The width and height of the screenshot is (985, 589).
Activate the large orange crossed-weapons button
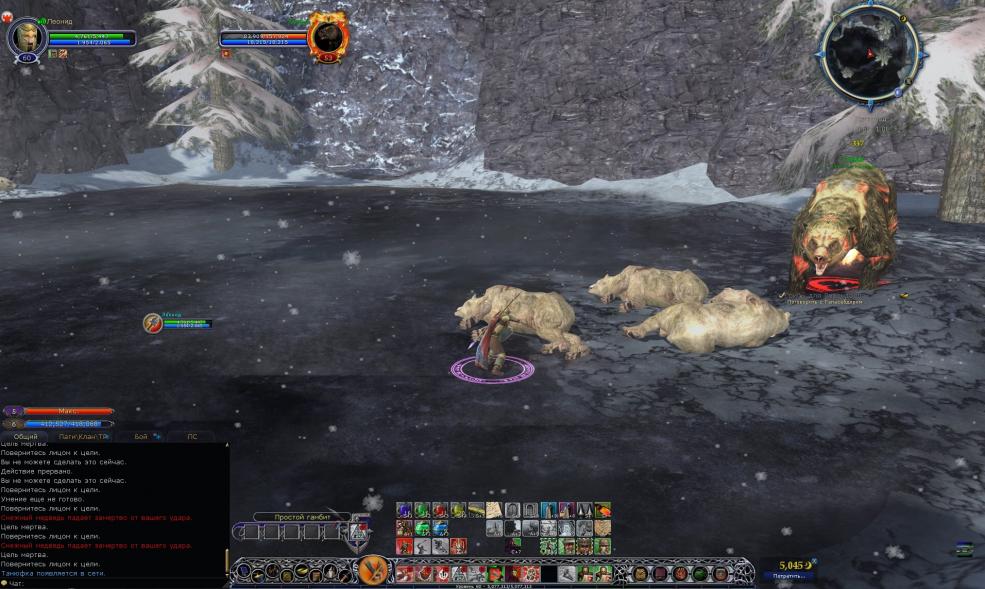374,571
